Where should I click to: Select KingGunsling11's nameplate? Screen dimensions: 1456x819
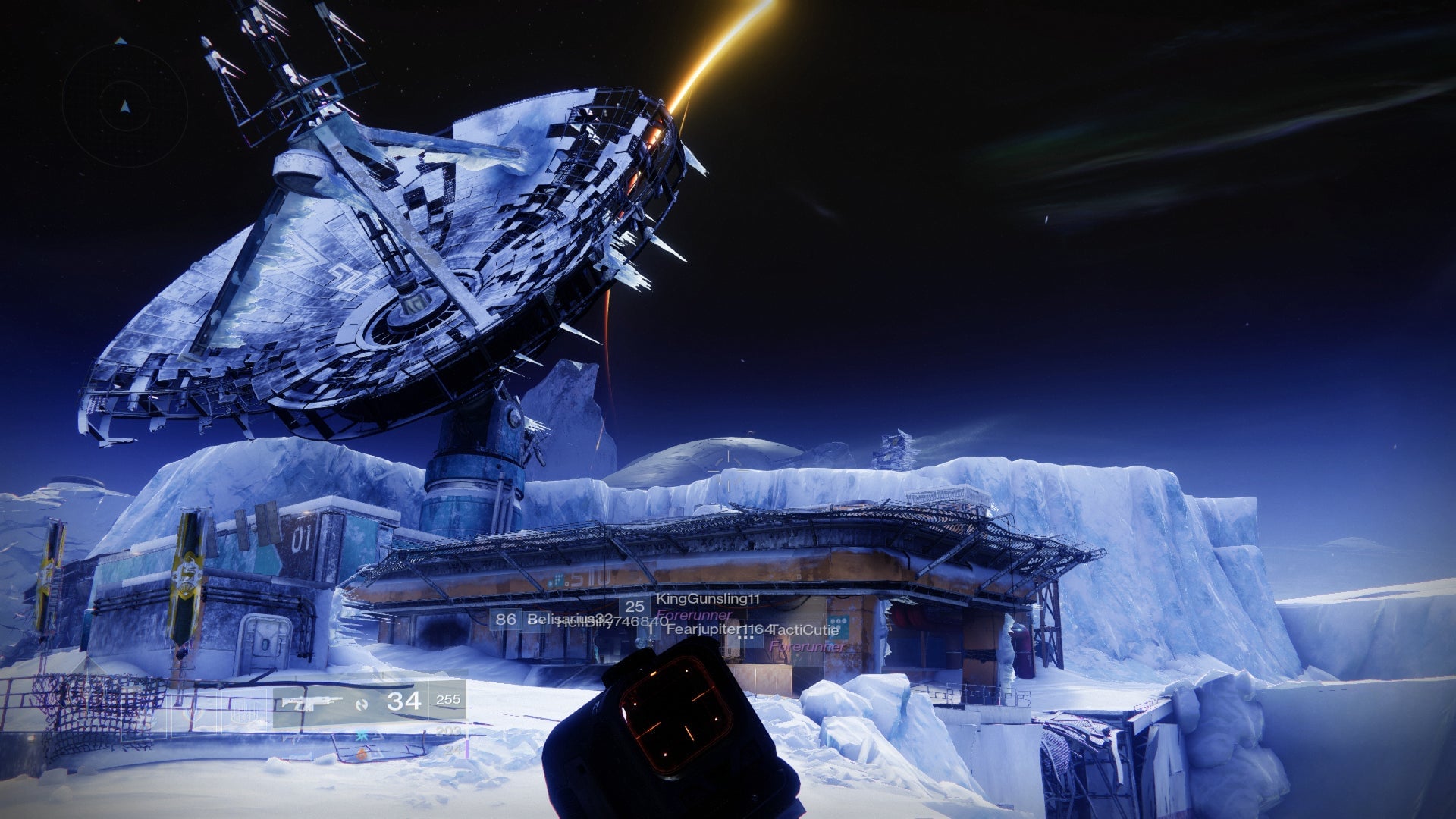pos(707,599)
